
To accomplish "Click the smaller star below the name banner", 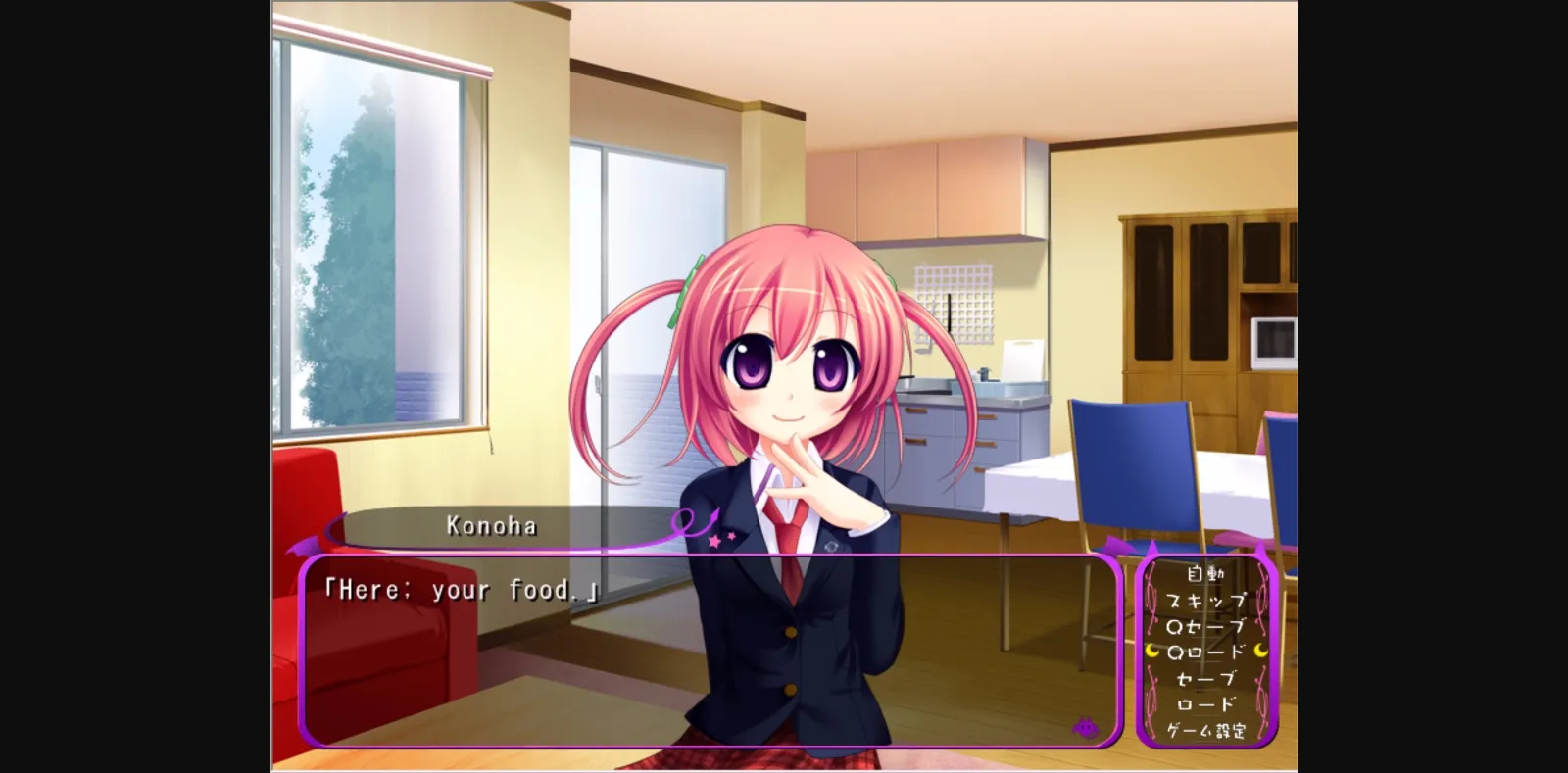I will point(730,536).
